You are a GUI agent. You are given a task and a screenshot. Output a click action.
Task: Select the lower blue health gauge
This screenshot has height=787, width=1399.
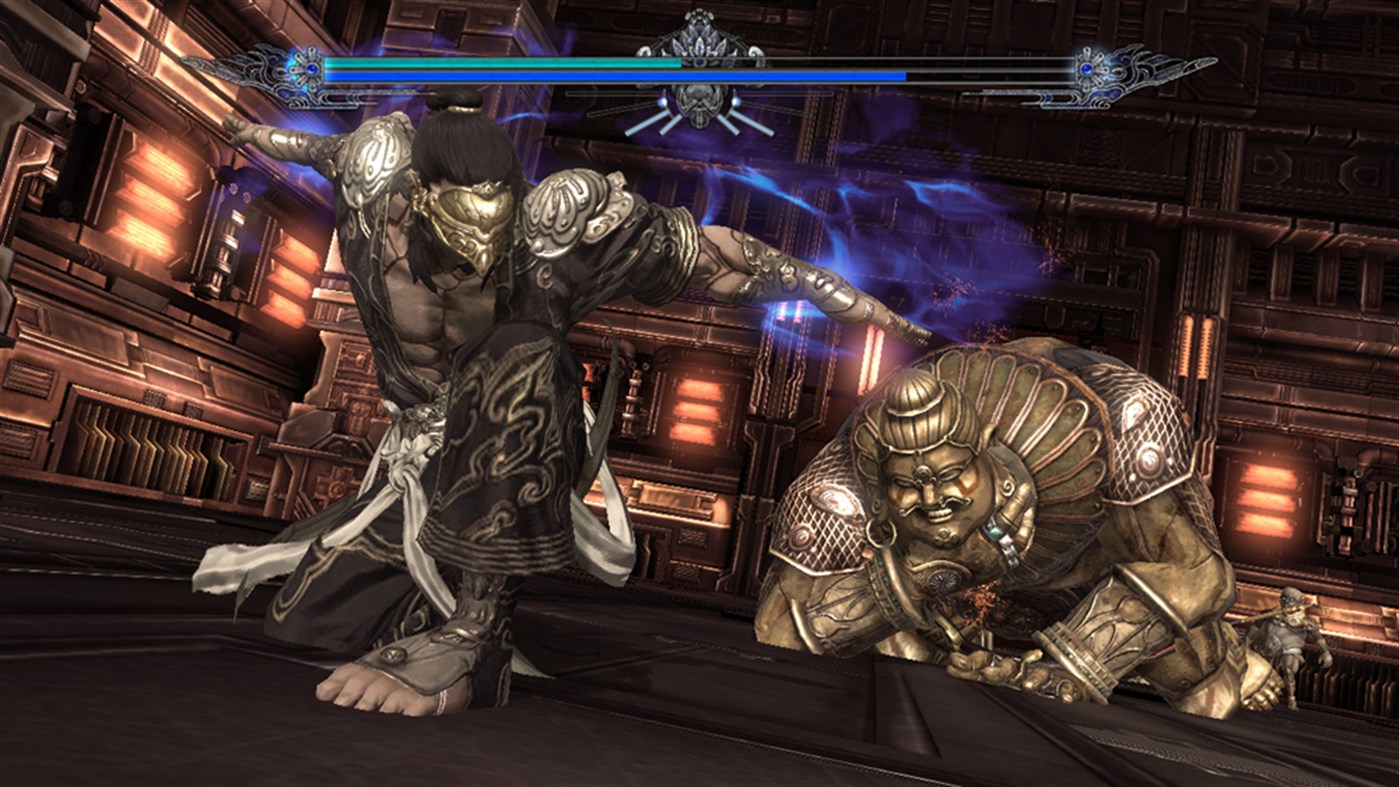pyautogui.click(x=600, y=75)
